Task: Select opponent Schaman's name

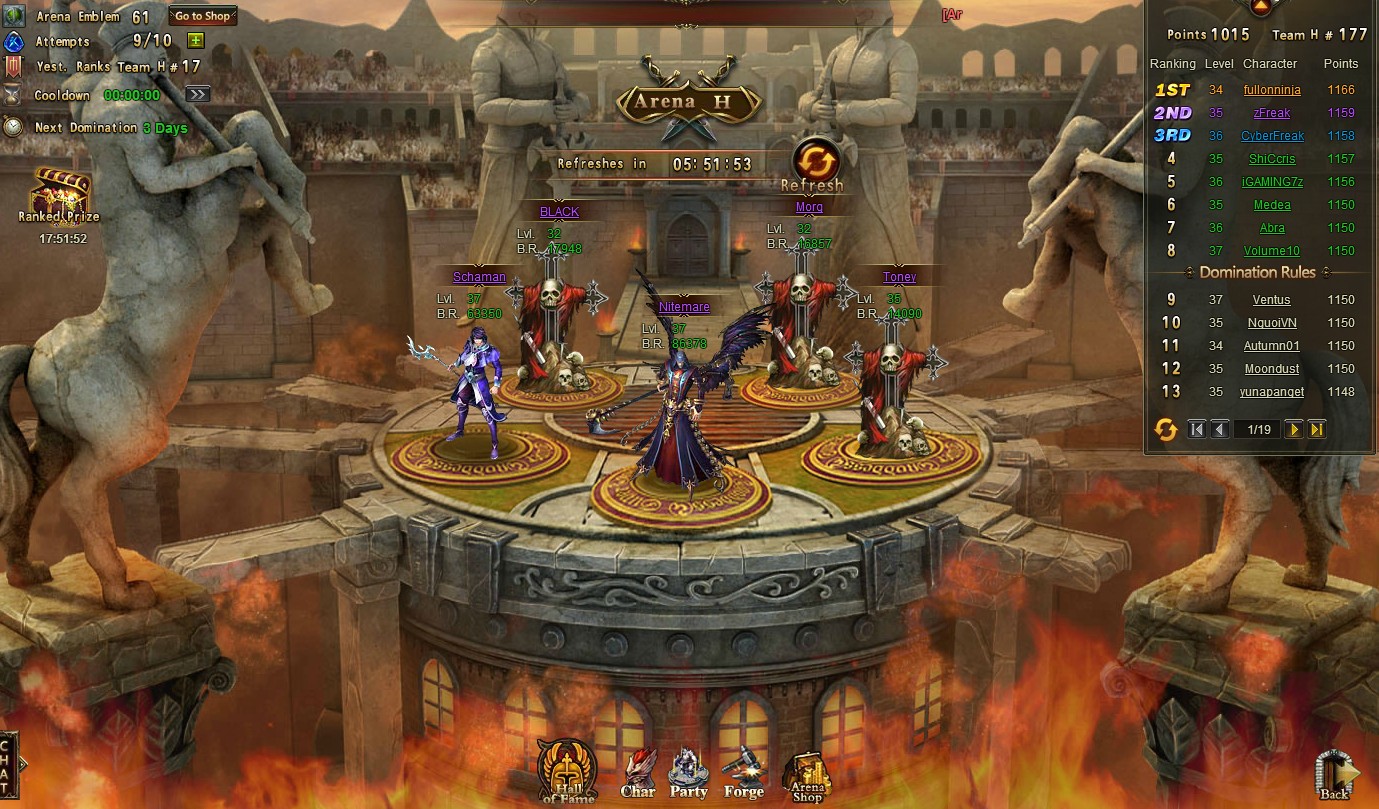Action: click(x=479, y=277)
